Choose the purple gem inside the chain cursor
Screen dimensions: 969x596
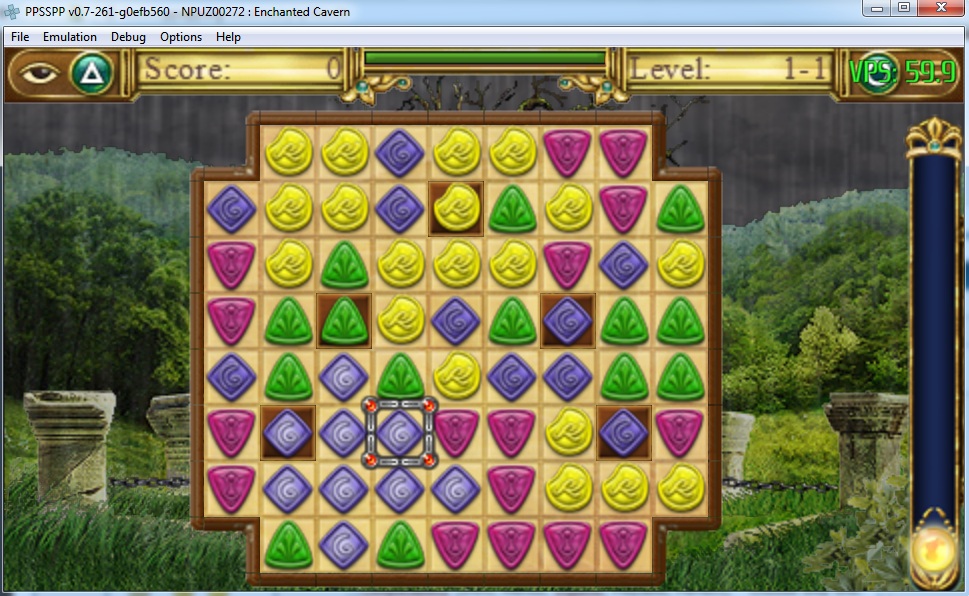coord(401,432)
